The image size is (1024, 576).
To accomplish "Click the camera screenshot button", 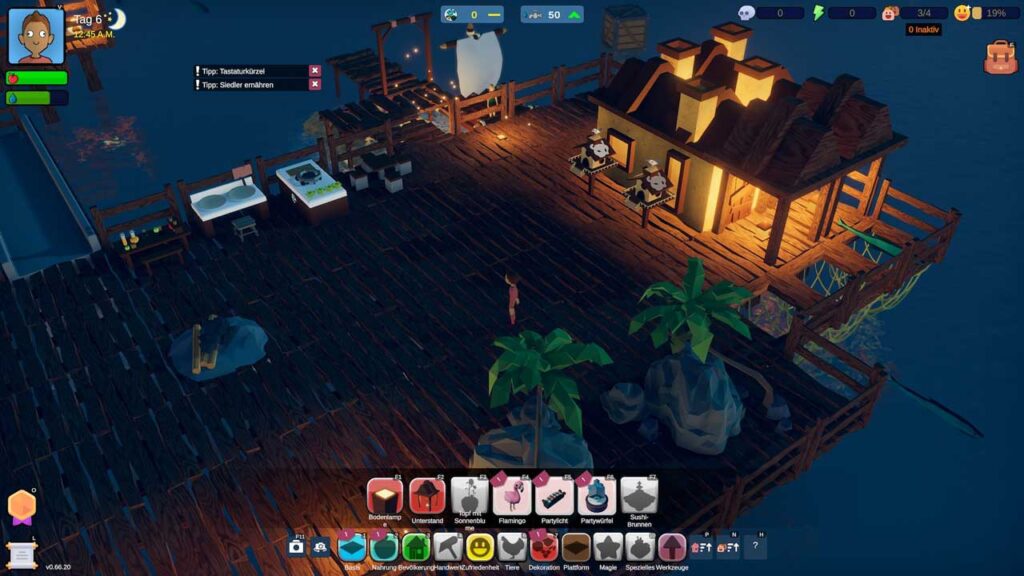I will (x=296, y=547).
